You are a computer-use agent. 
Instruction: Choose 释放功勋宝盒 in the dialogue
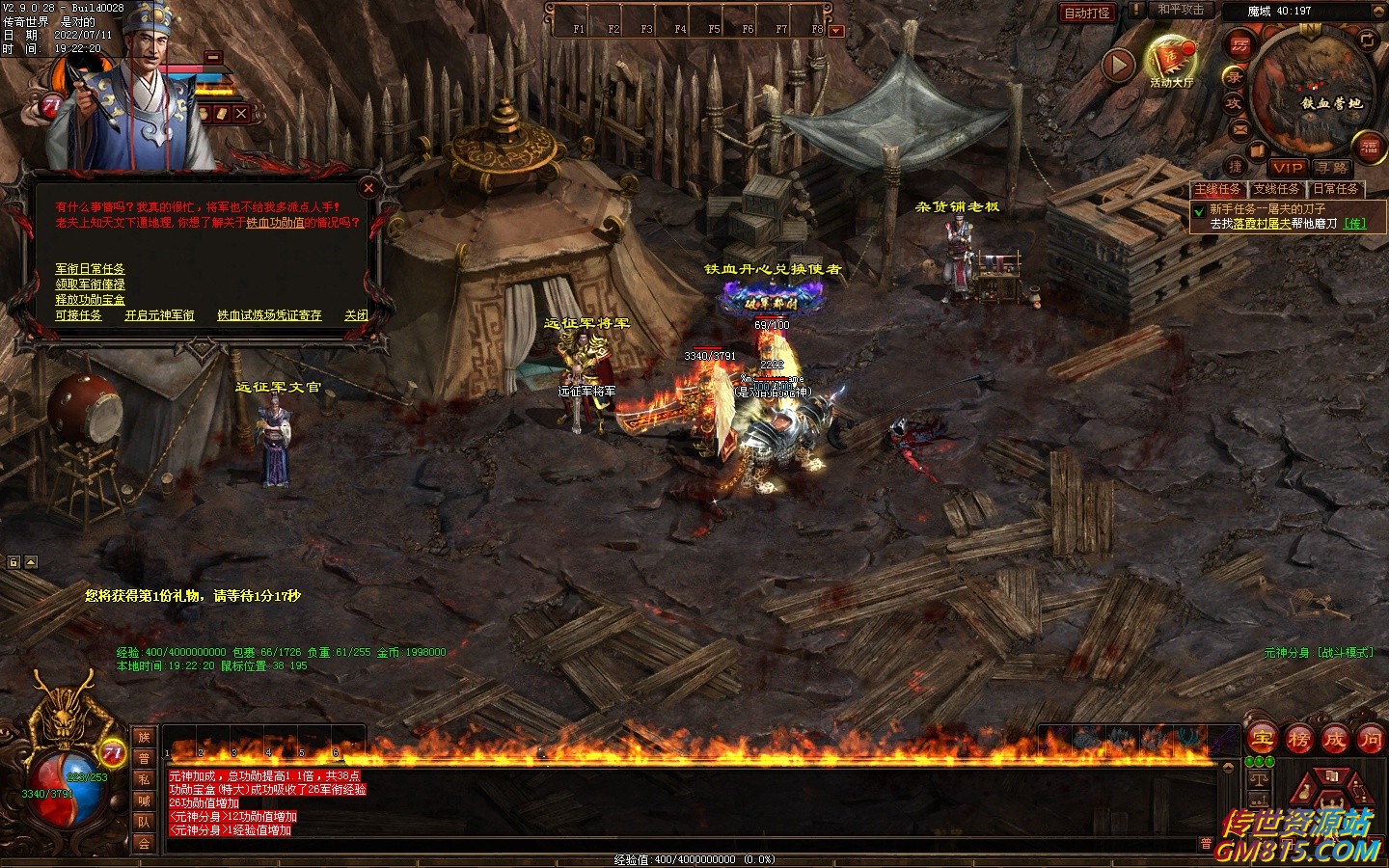[90, 300]
